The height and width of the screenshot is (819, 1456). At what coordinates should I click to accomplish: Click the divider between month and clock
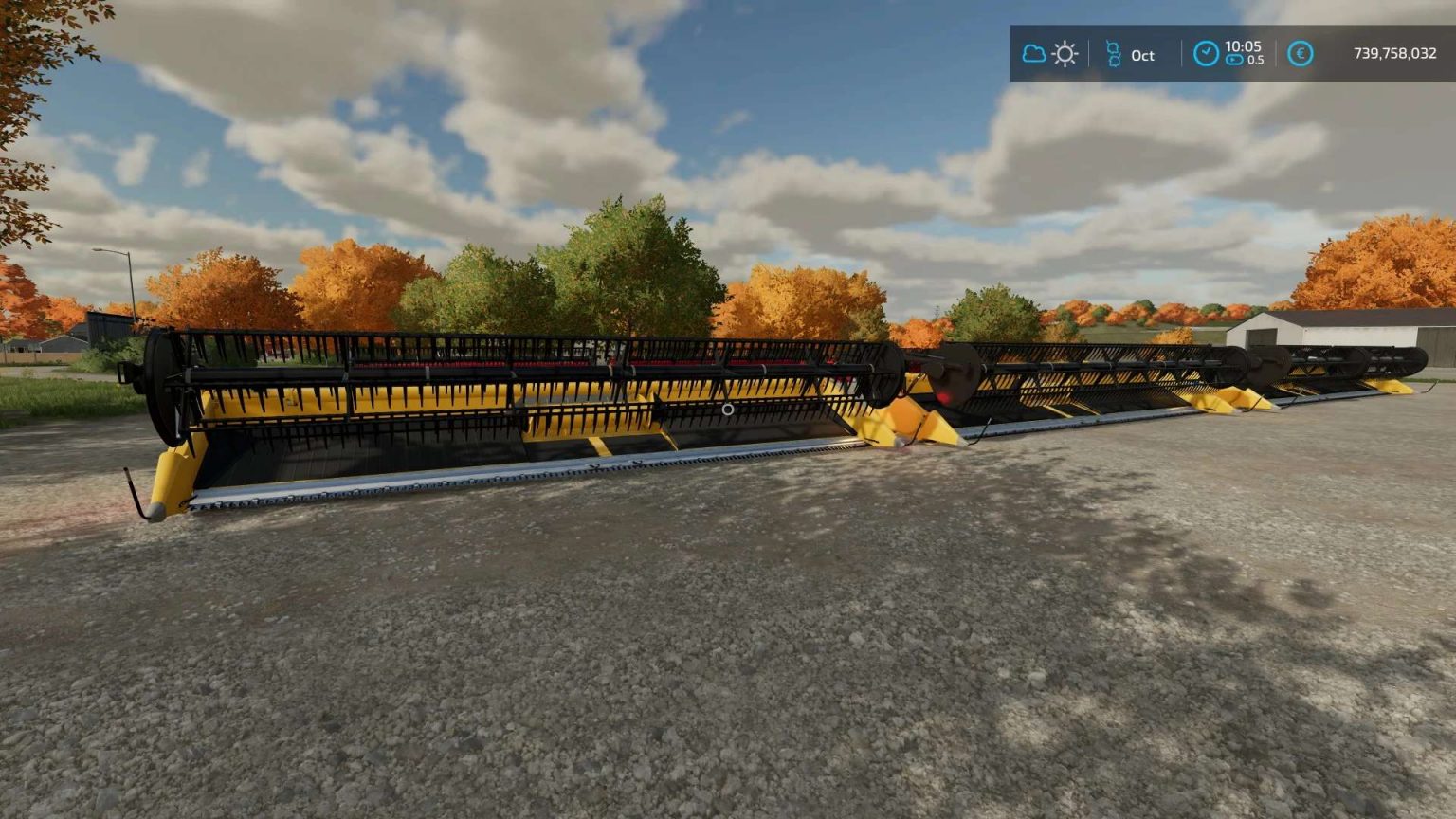coord(1182,53)
